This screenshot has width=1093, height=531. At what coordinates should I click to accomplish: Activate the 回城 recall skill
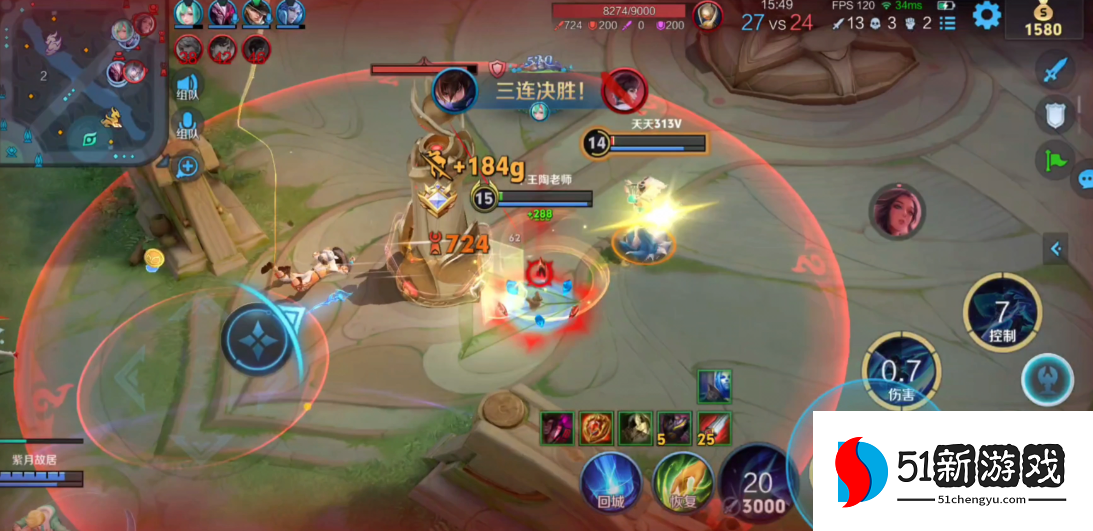[611, 481]
